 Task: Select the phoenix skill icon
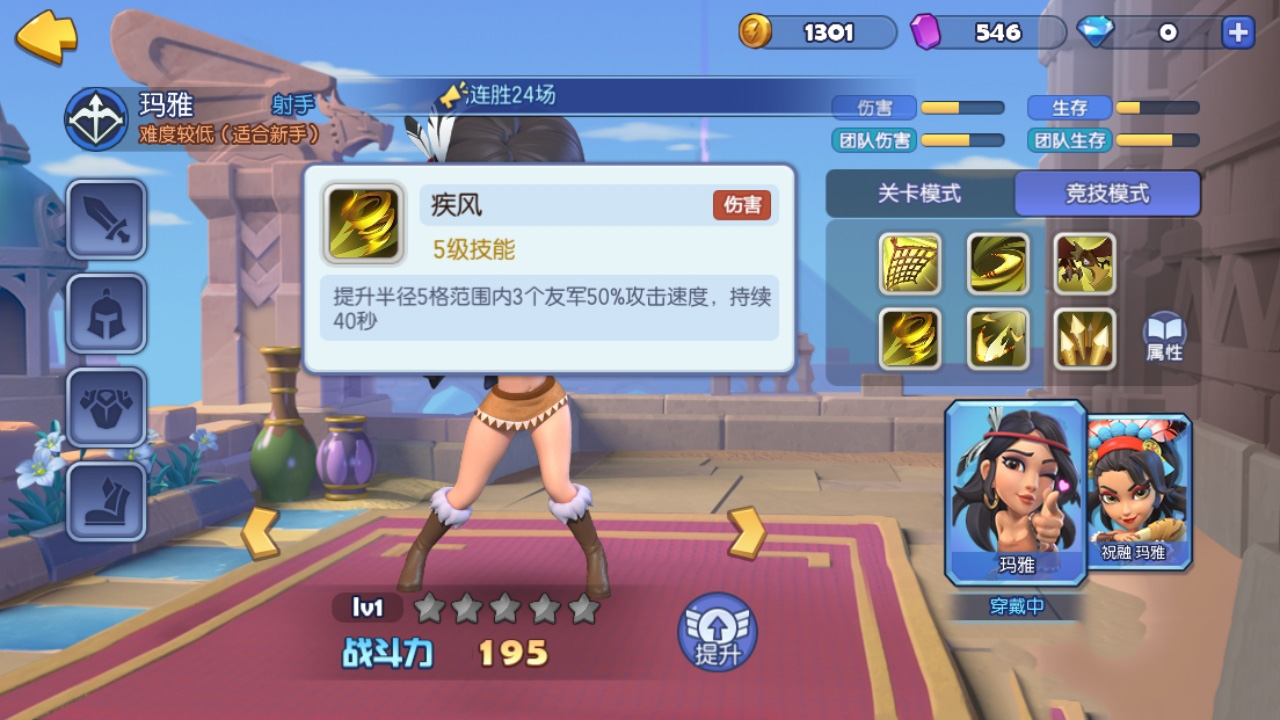[x=997, y=340]
